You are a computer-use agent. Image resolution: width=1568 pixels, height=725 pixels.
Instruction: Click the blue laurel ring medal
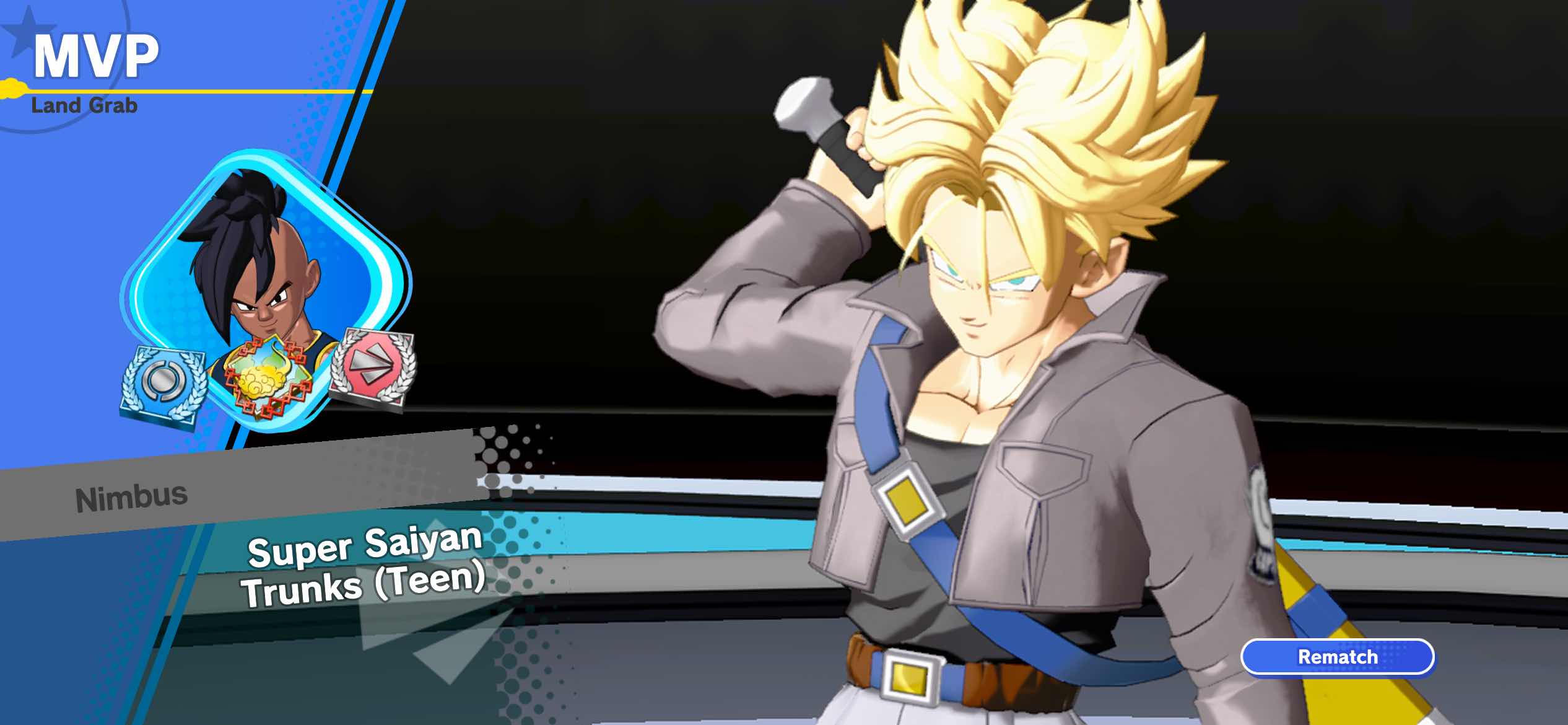[163, 385]
